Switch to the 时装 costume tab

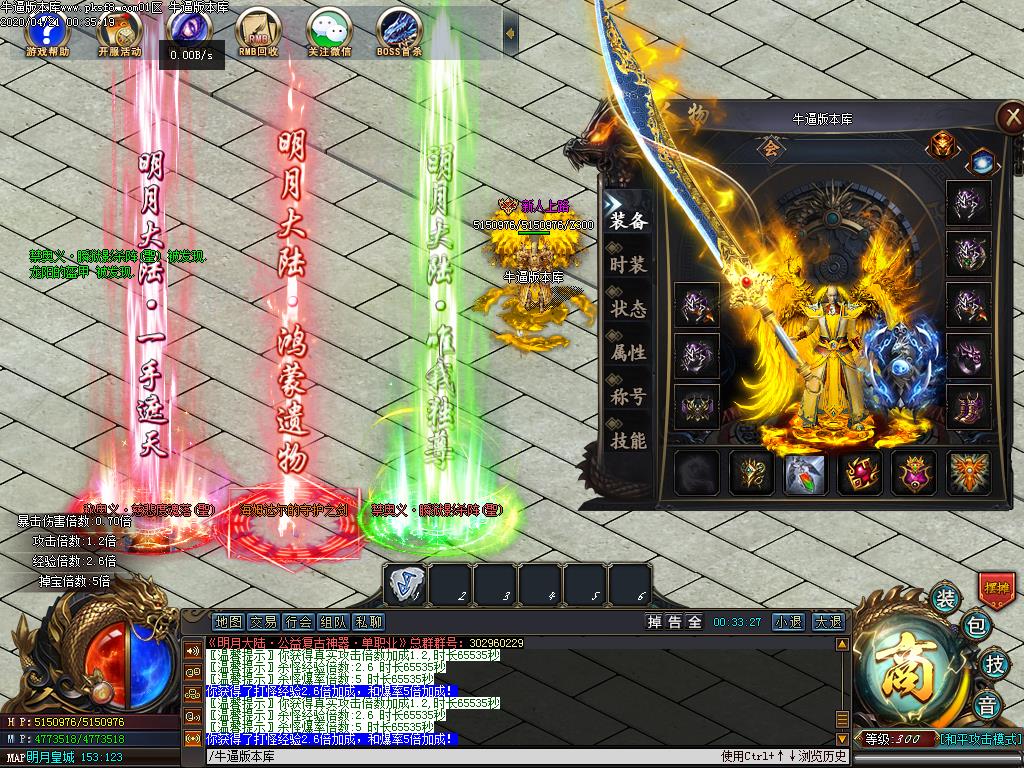(628, 265)
